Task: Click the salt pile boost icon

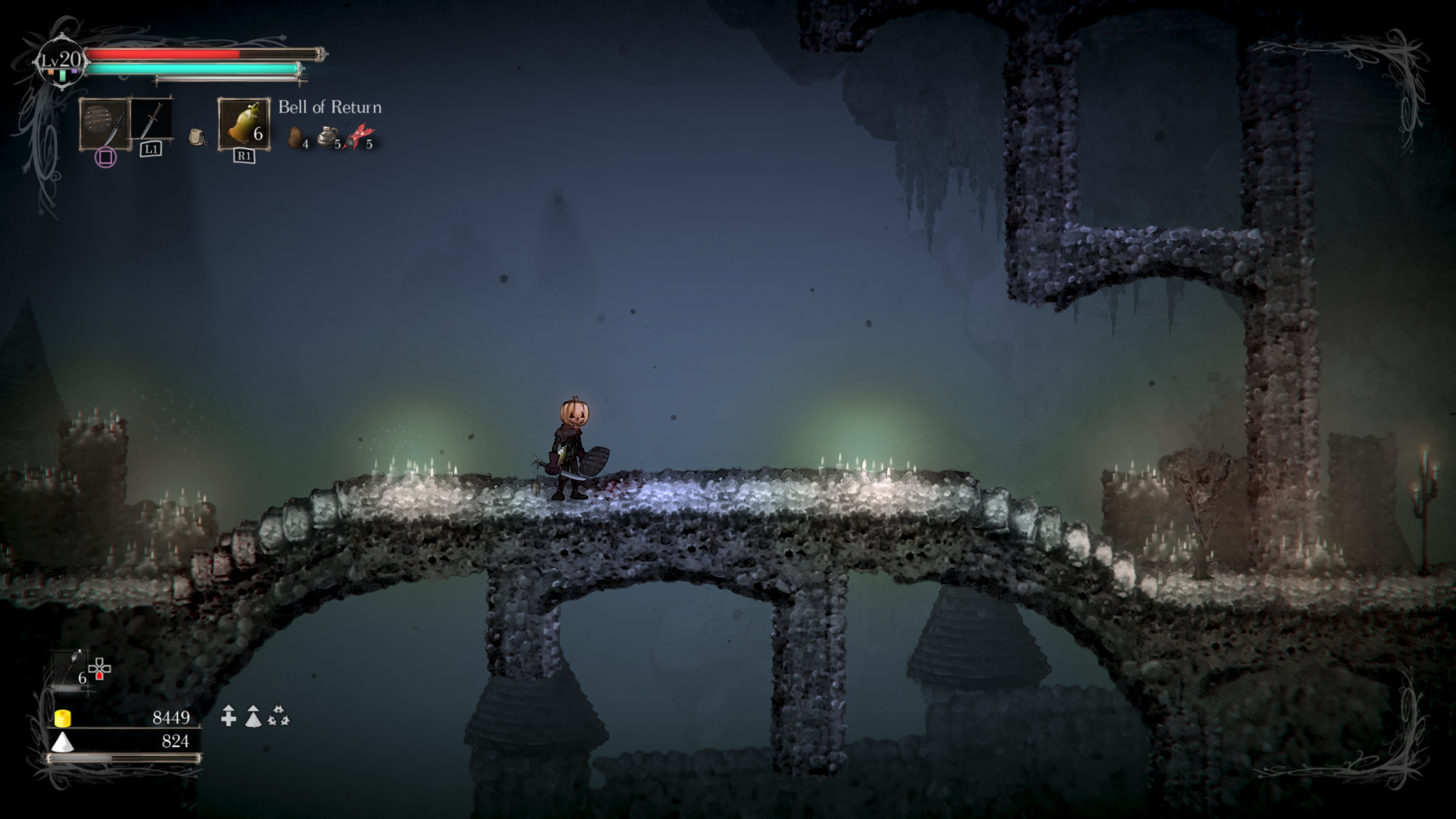Action: tap(253, 716)
